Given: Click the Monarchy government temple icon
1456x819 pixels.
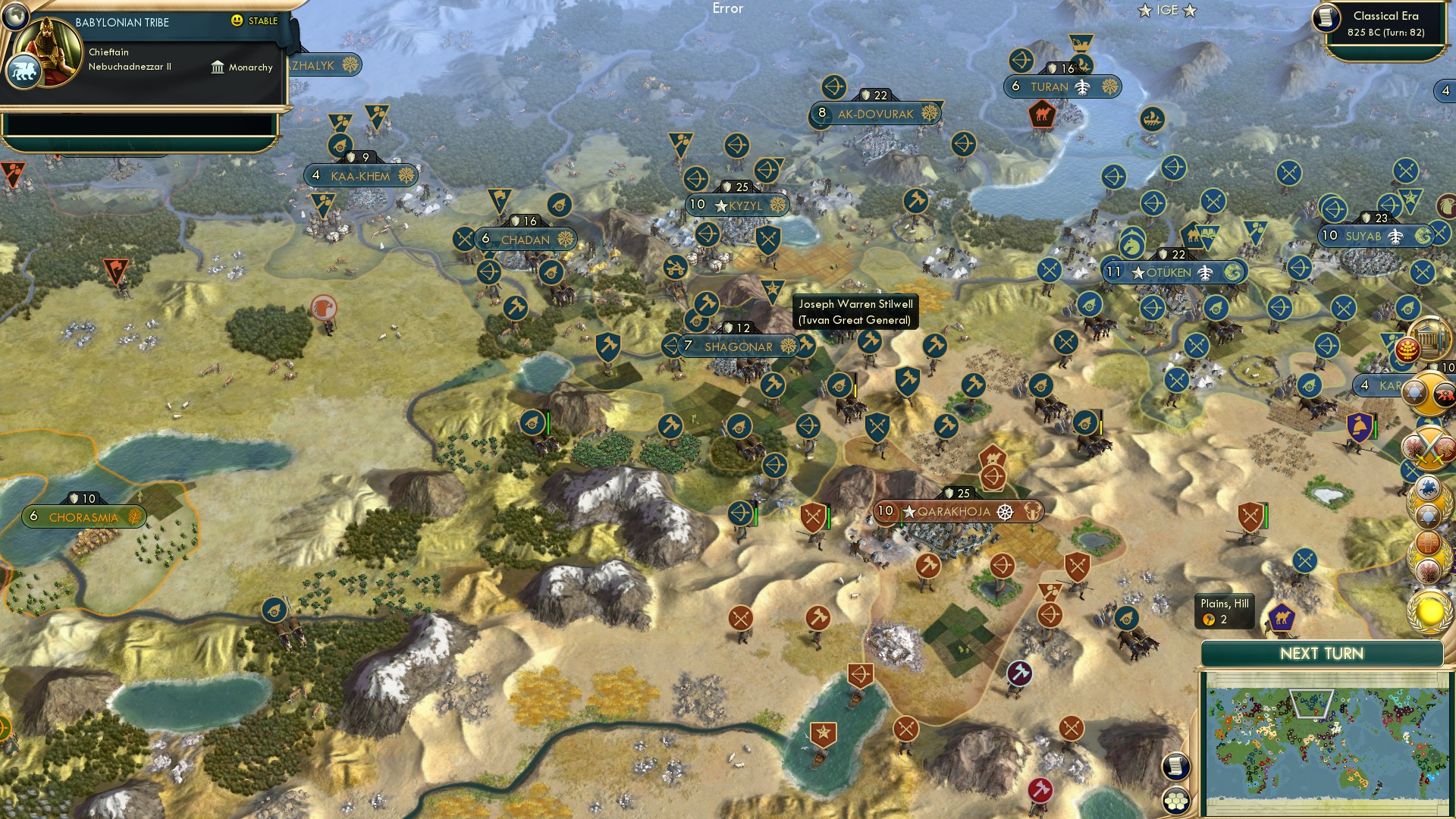Looking at the screenshot, I should pos(218,69).
